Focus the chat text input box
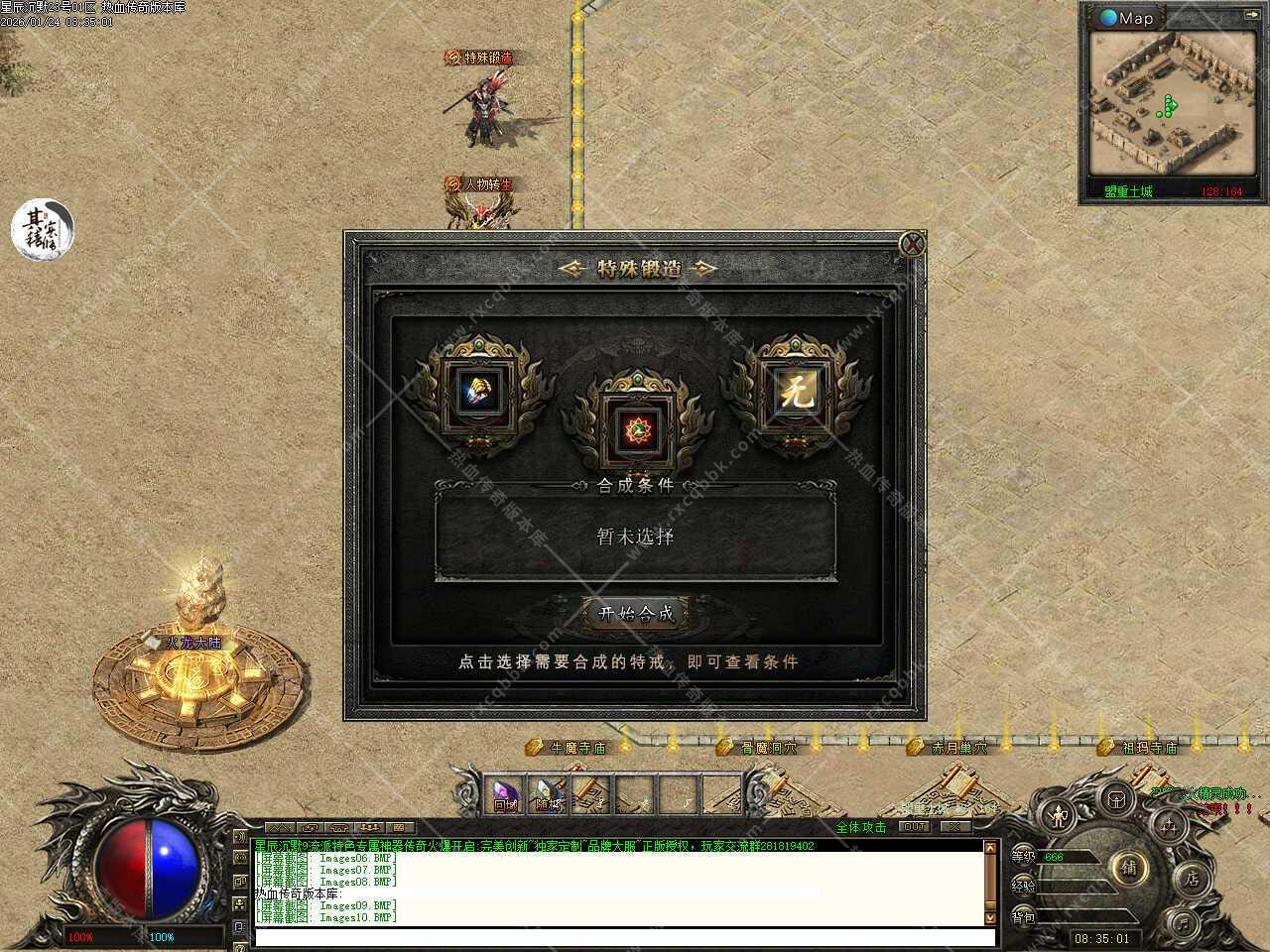 [623, 936]
